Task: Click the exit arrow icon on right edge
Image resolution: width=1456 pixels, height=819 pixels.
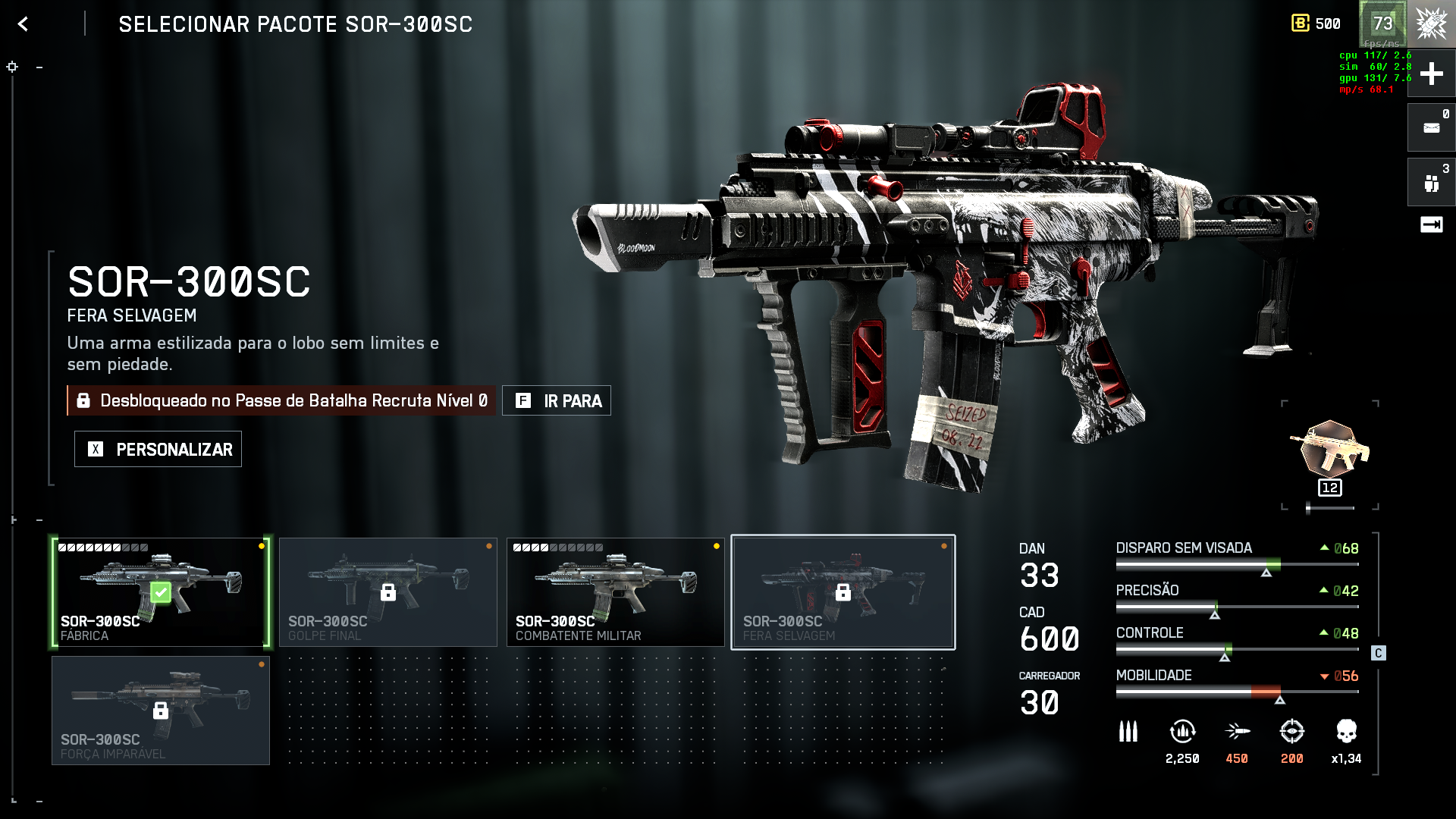Action: click(x=1431, y=224)
